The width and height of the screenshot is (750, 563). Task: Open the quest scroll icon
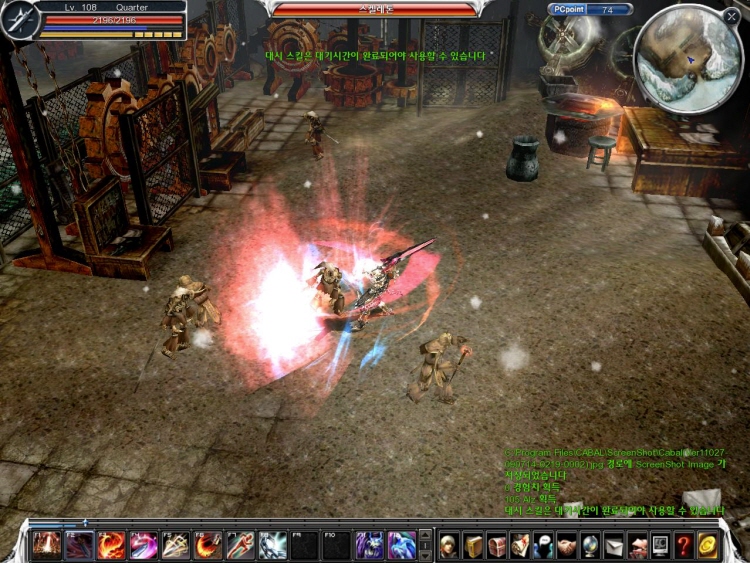(x=520, y=545)
